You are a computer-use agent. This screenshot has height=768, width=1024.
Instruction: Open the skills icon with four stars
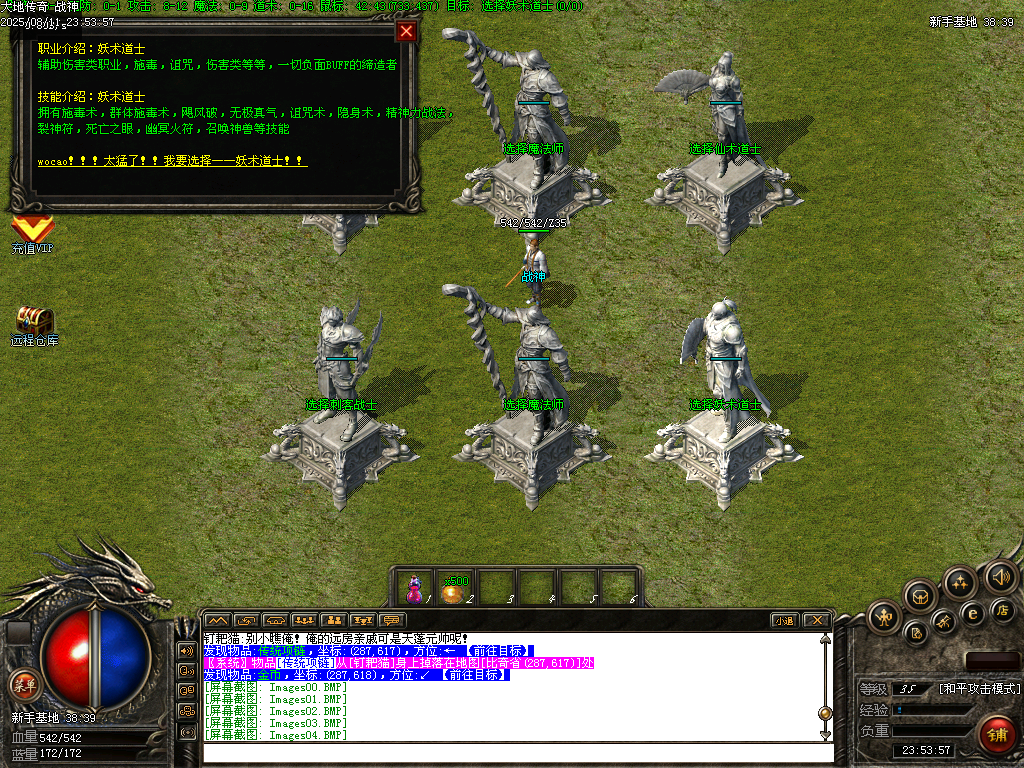pos(960,581)
